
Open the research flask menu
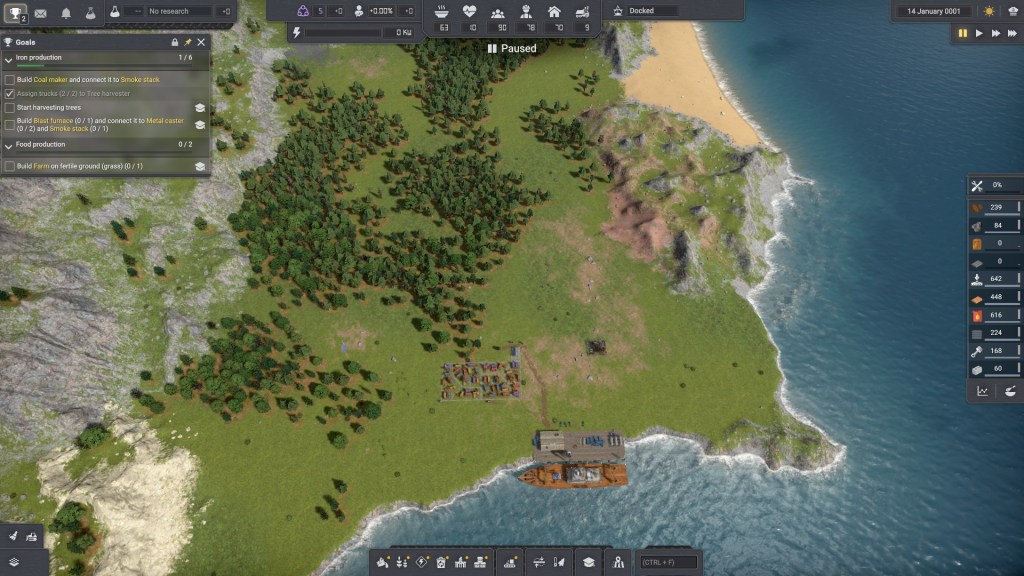tap(90, 13)
